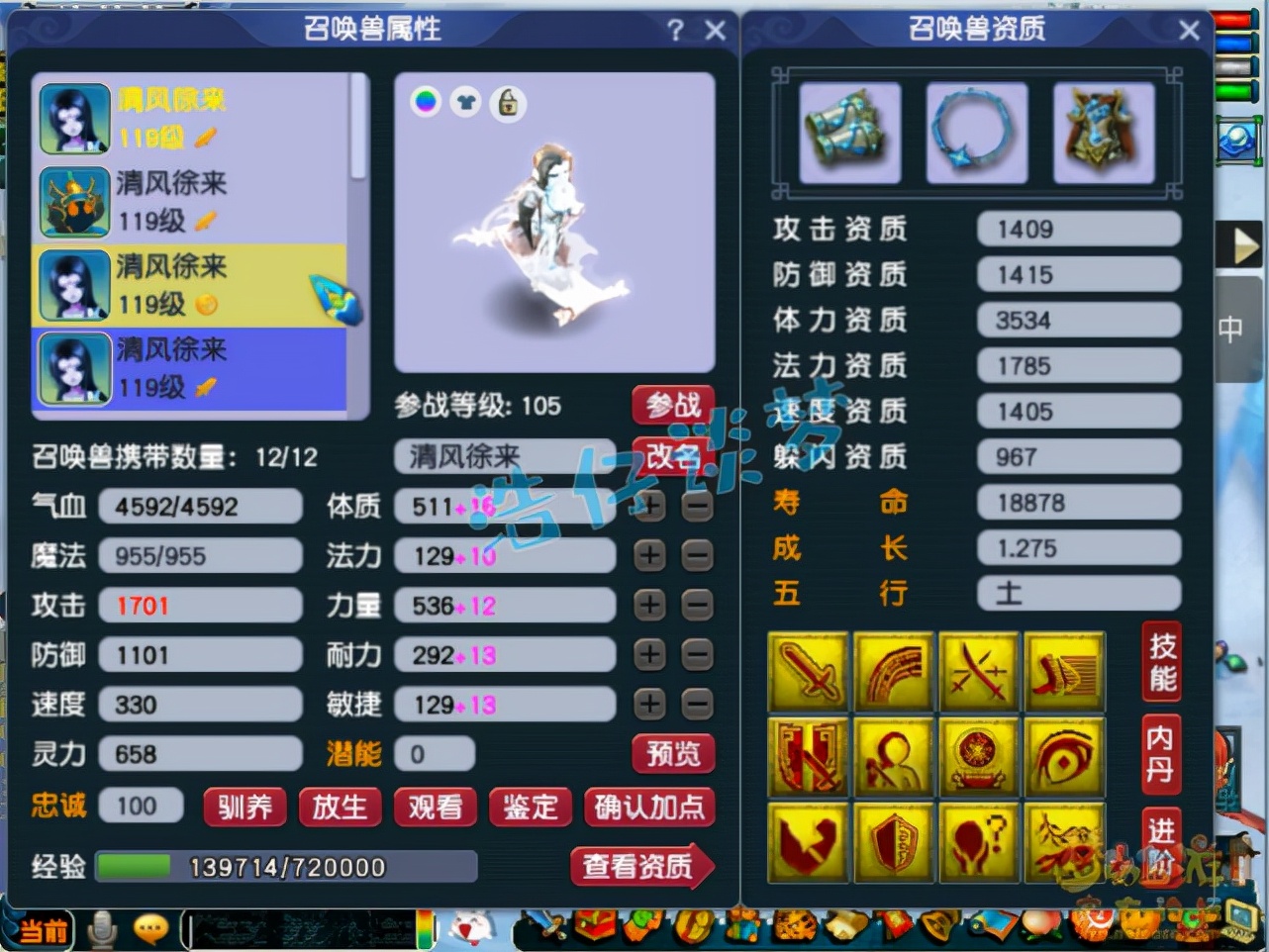Switch to the 内丹 tab
Image resolution: width=1269 pixels, height=952 pixels.
point(1160,754)
